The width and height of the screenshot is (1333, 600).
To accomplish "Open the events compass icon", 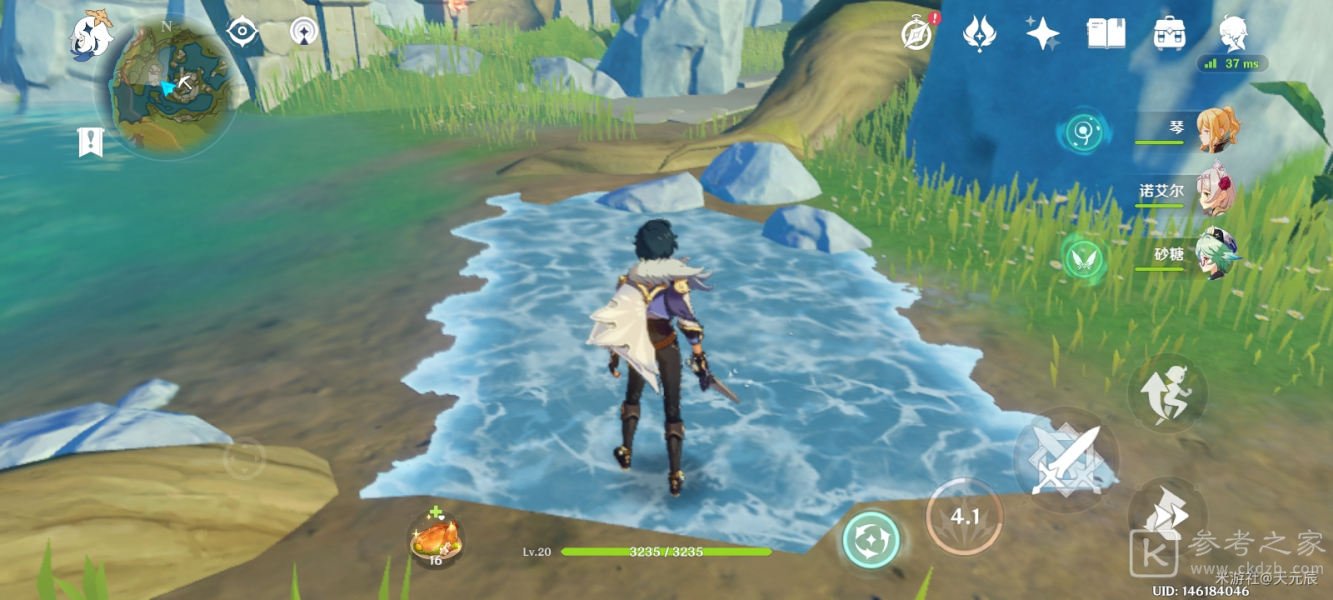I will (x=916, y=34).
